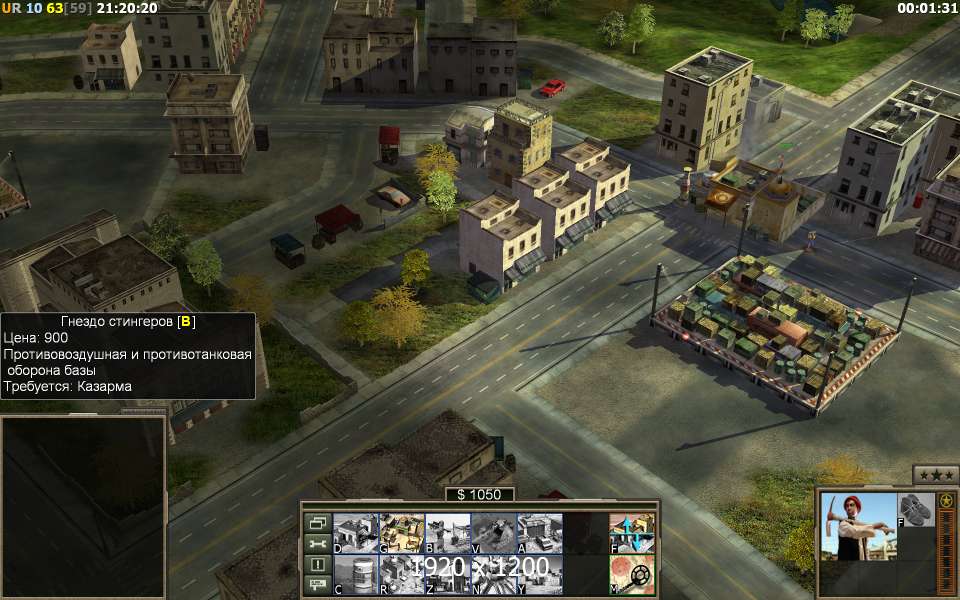Image resolution: width=960 pixels, height=600 pixels.
Task: Select the Stinger Site build icon (B)
Action: tap(447, 533)
